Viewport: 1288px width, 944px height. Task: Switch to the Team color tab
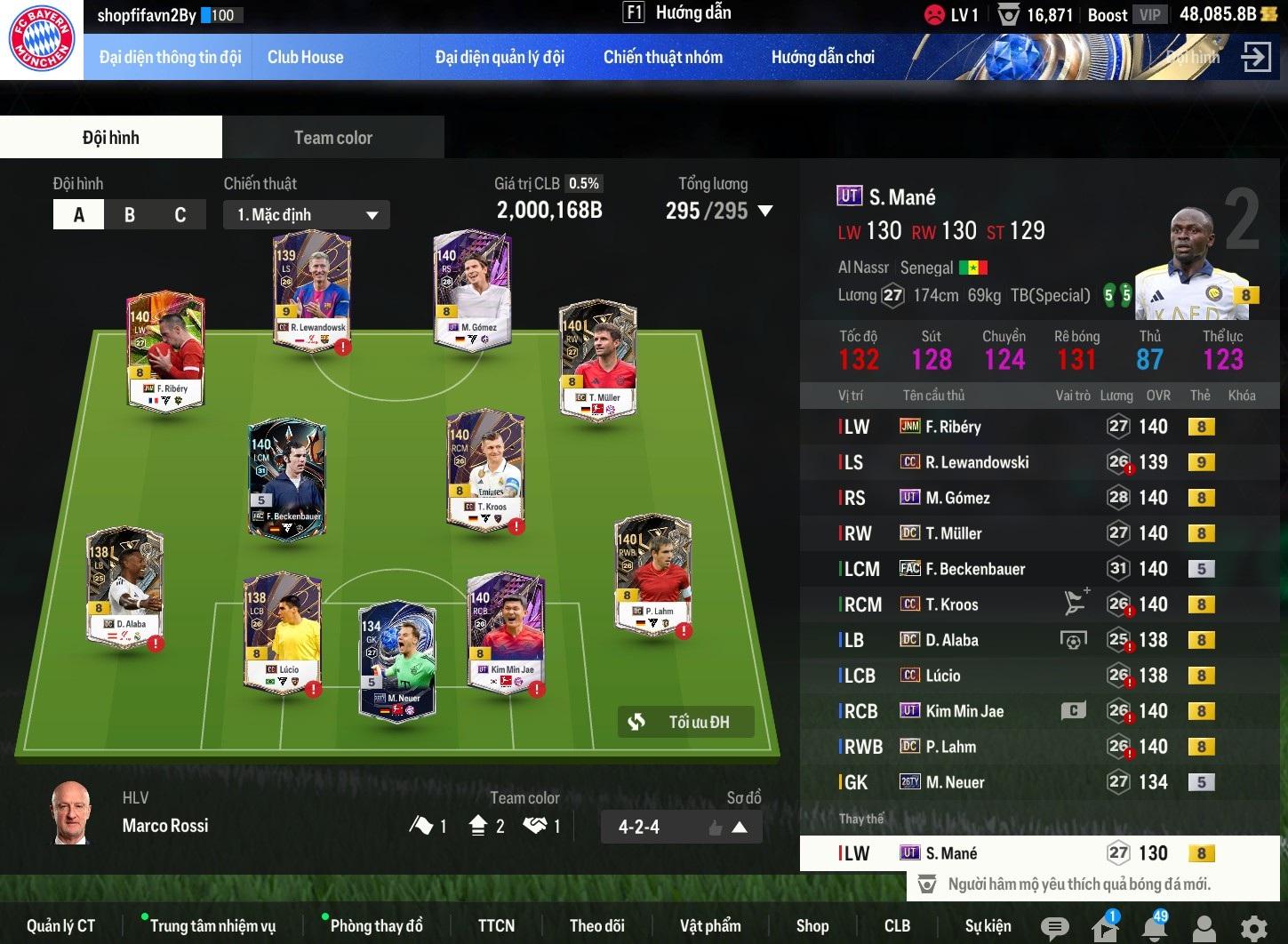pyautogui.click(x=332, y=138)
